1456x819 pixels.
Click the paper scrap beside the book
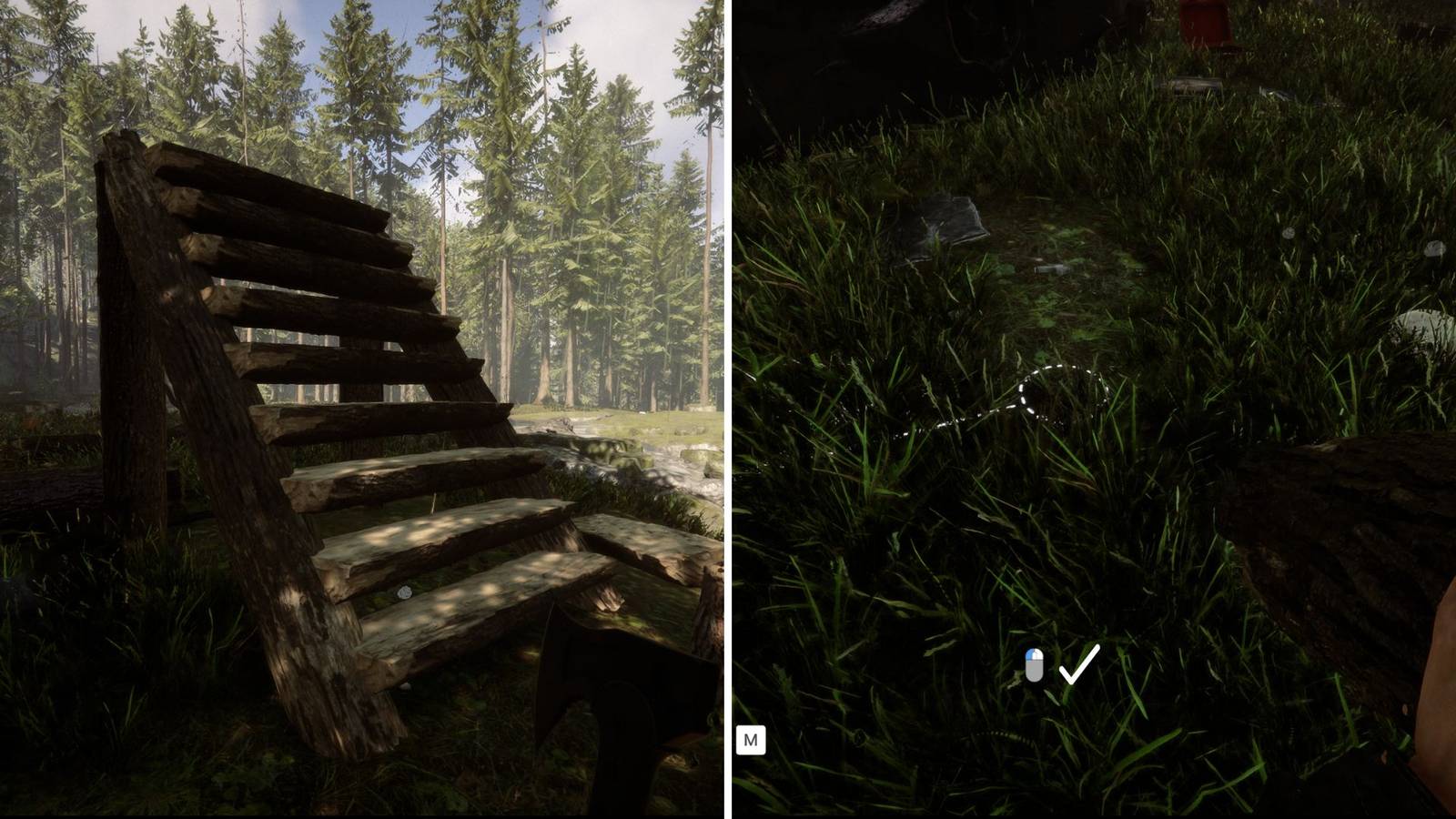[1051, 268]
